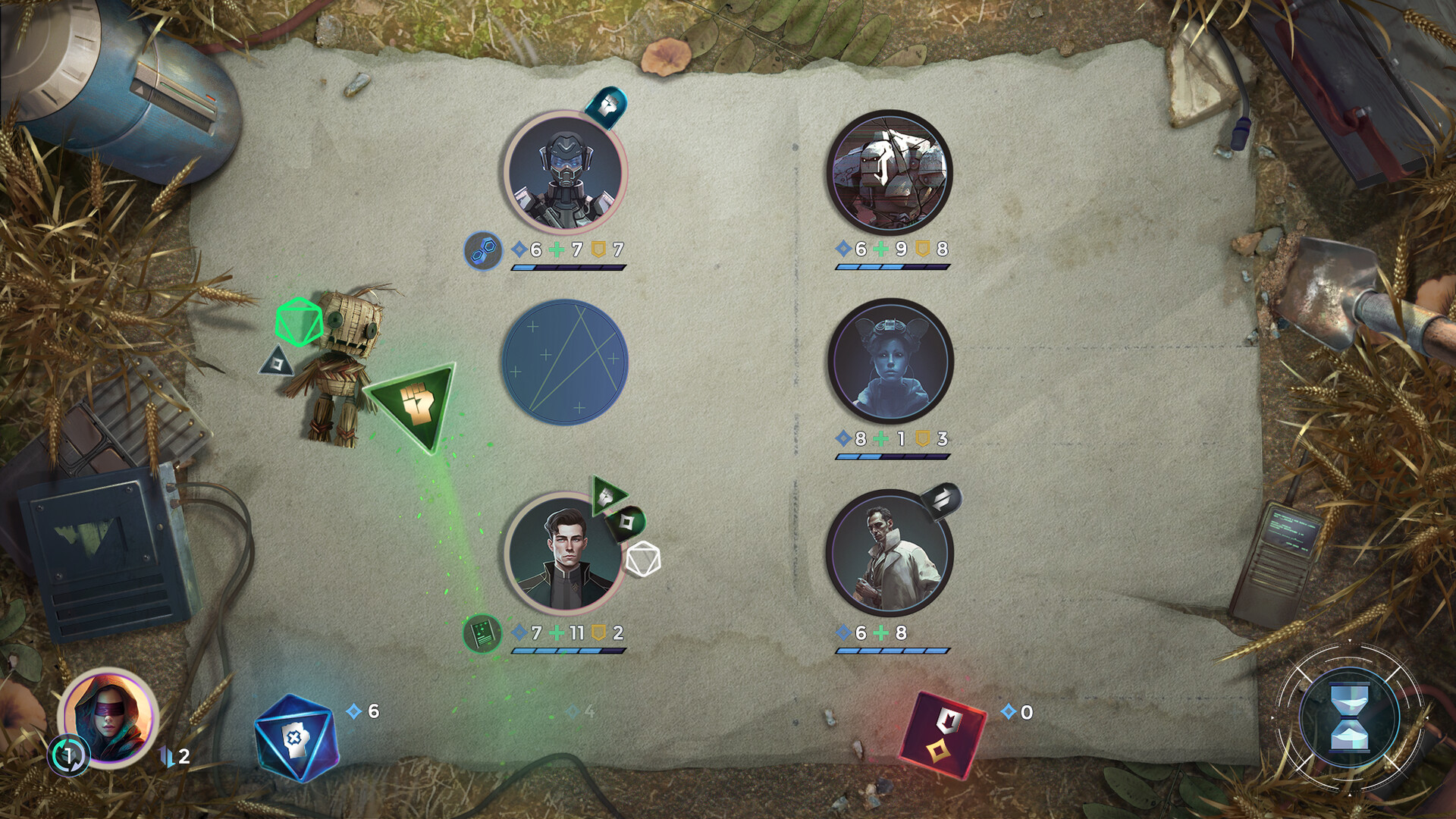Click the hex-nut ability icon beside the robot's stats
The width and height of the screenshot is (1456, 819).
pos(485,250)
